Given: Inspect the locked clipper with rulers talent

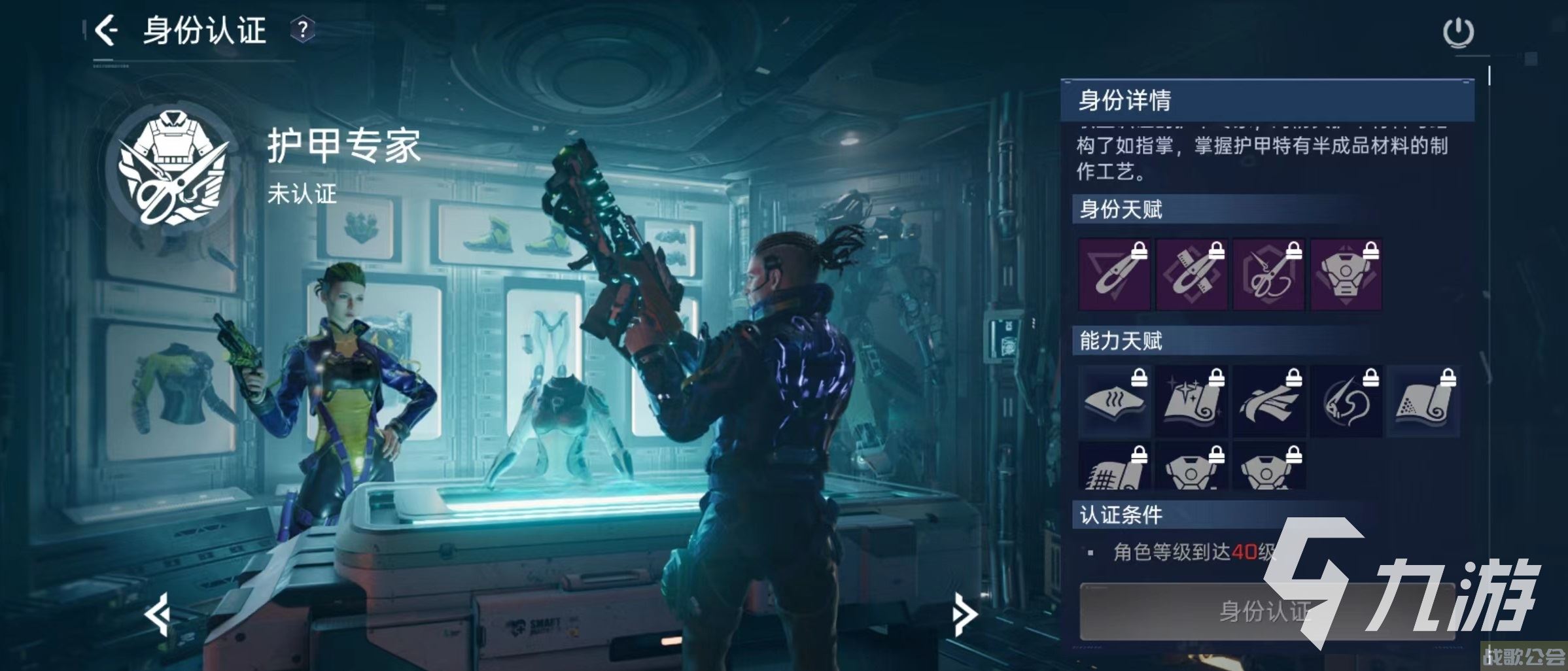Looking at the screenshot, I should (1191, 274).
